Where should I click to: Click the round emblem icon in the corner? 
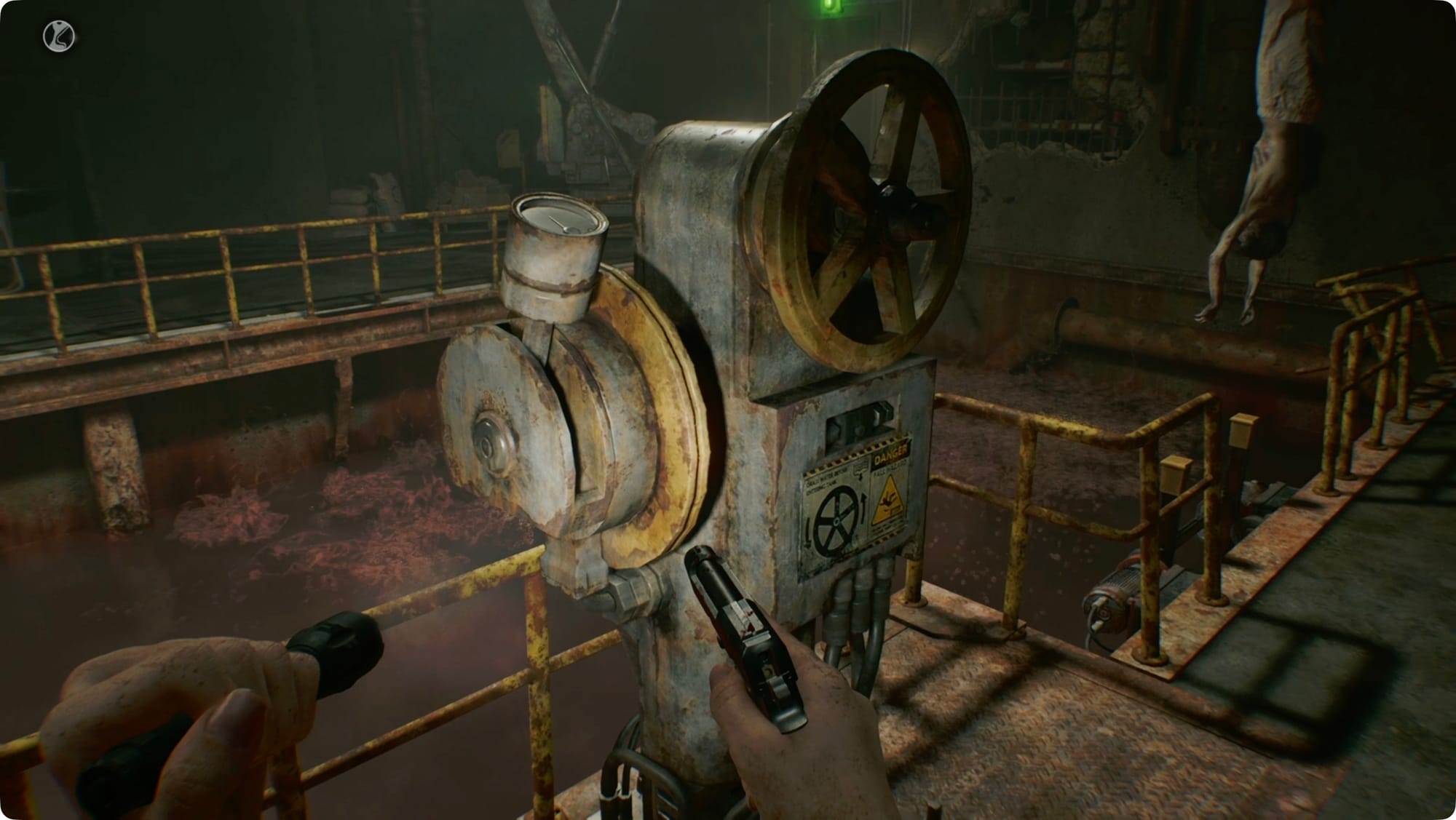click(59, 37)
